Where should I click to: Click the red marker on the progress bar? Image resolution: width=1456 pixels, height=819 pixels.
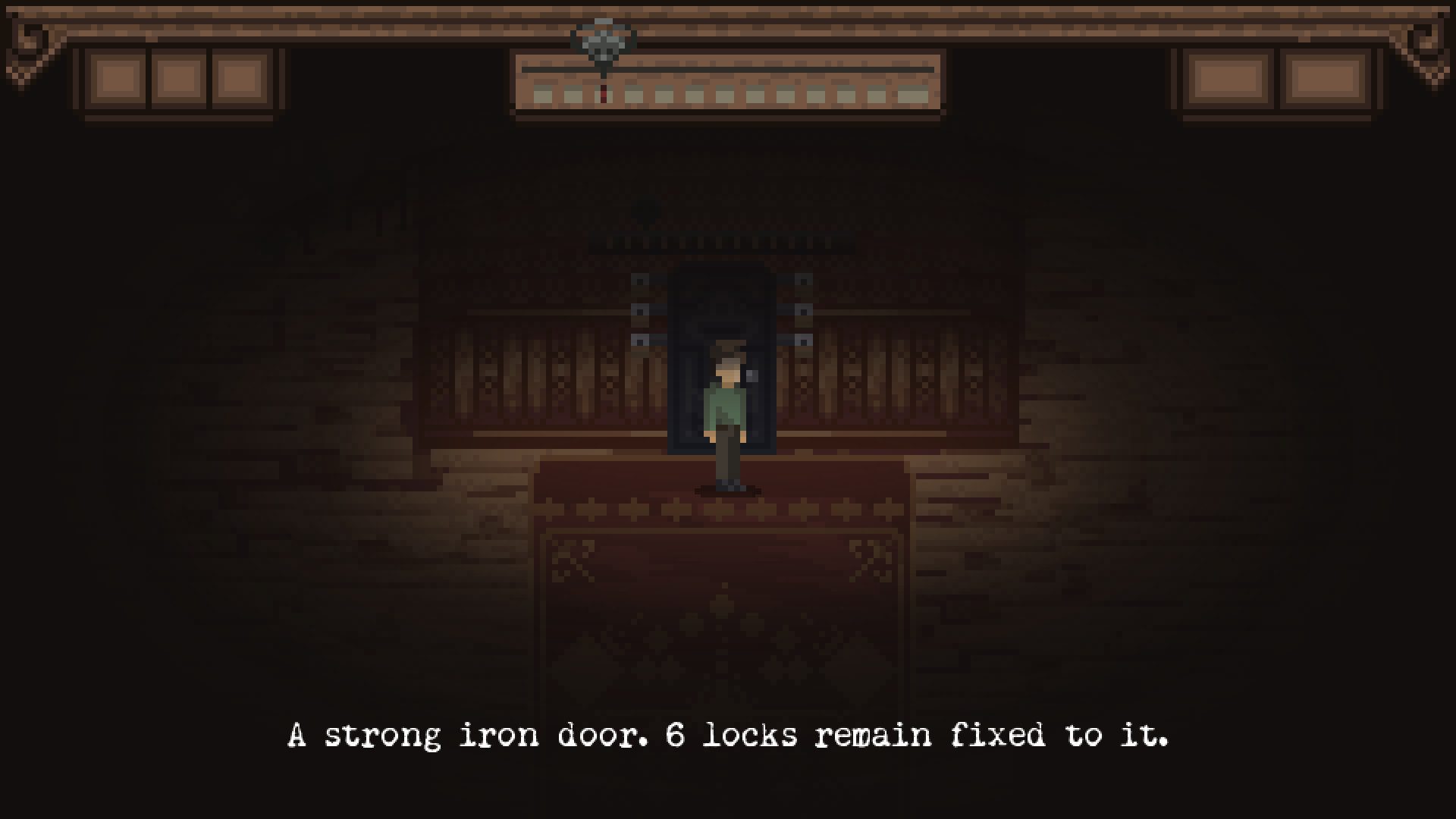click(x=604, y=96)
